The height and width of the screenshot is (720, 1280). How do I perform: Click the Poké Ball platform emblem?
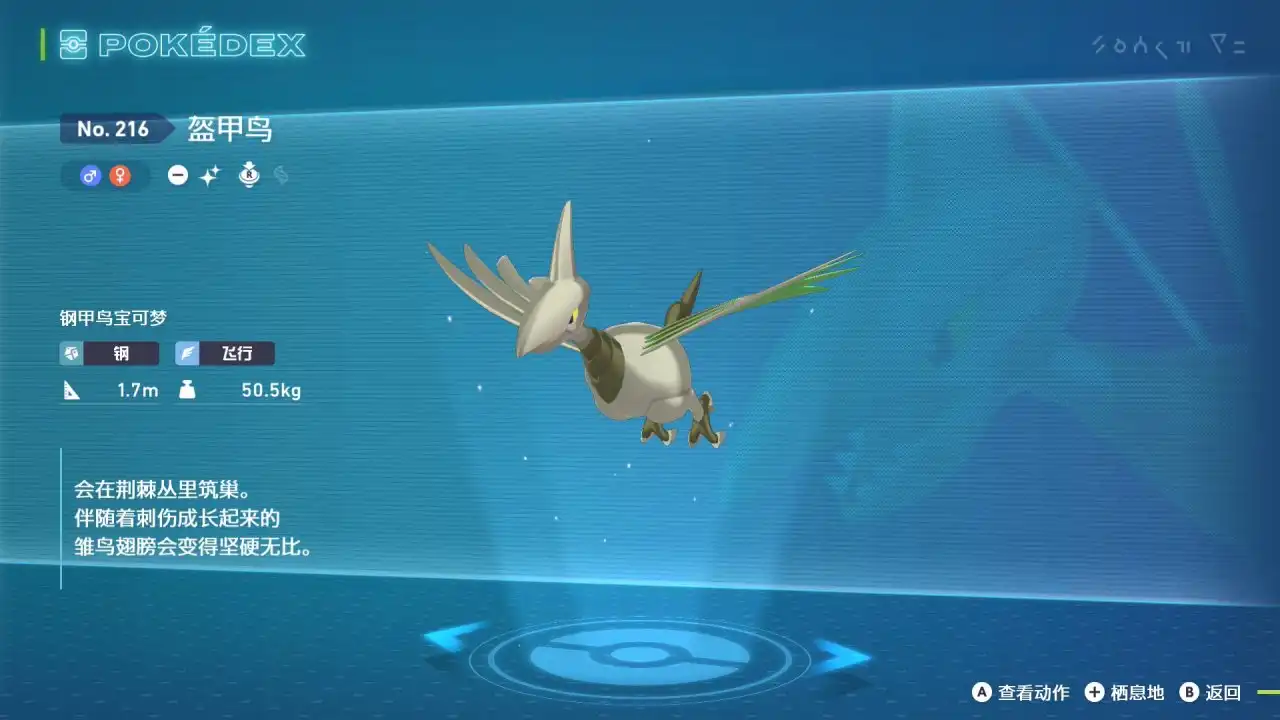tap(639, 656)
